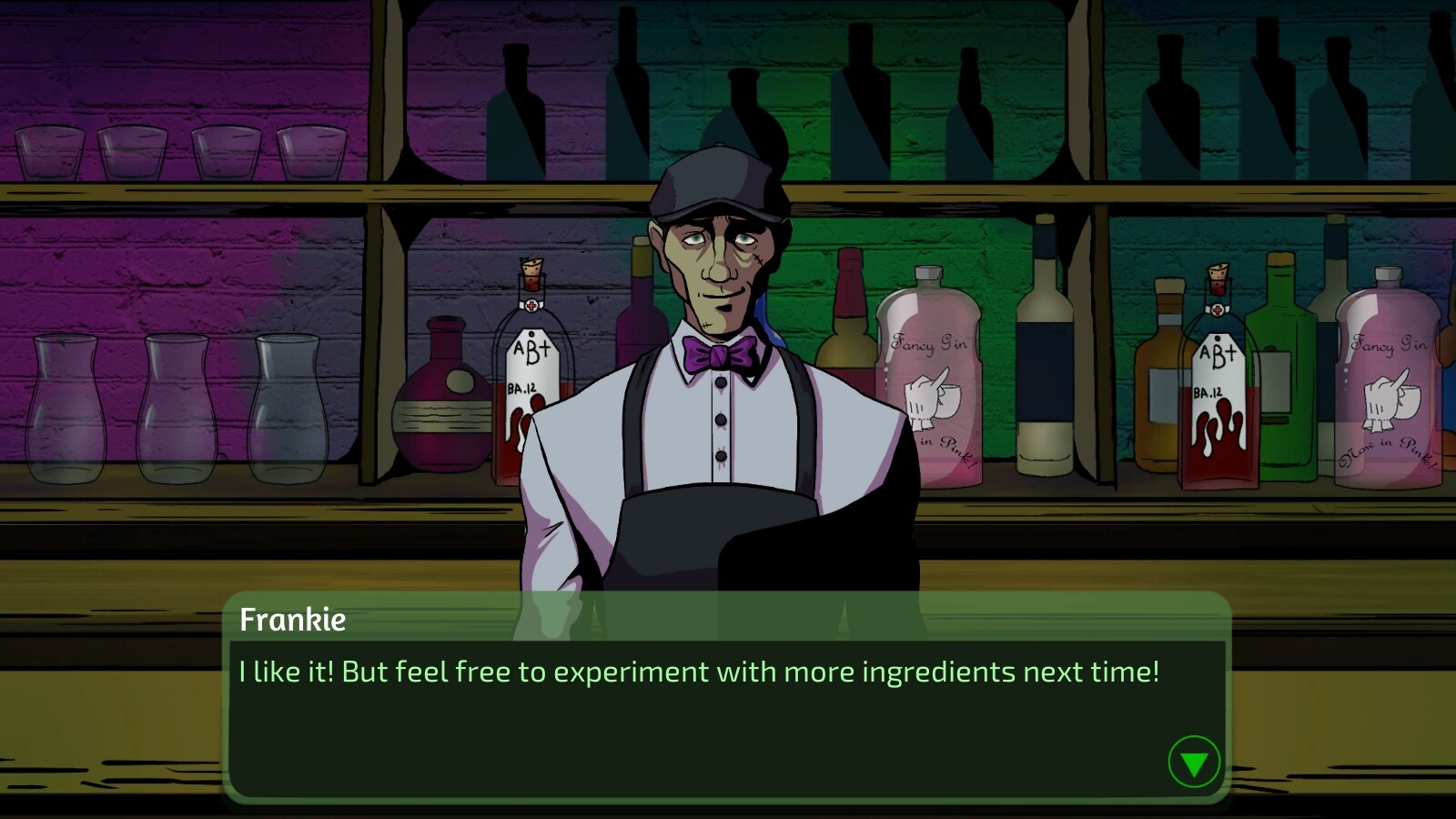This screenshot has width=1456, height=819.
Task: Pick up the Fancy Gin pink bottle
Action: tap(926, 391)
